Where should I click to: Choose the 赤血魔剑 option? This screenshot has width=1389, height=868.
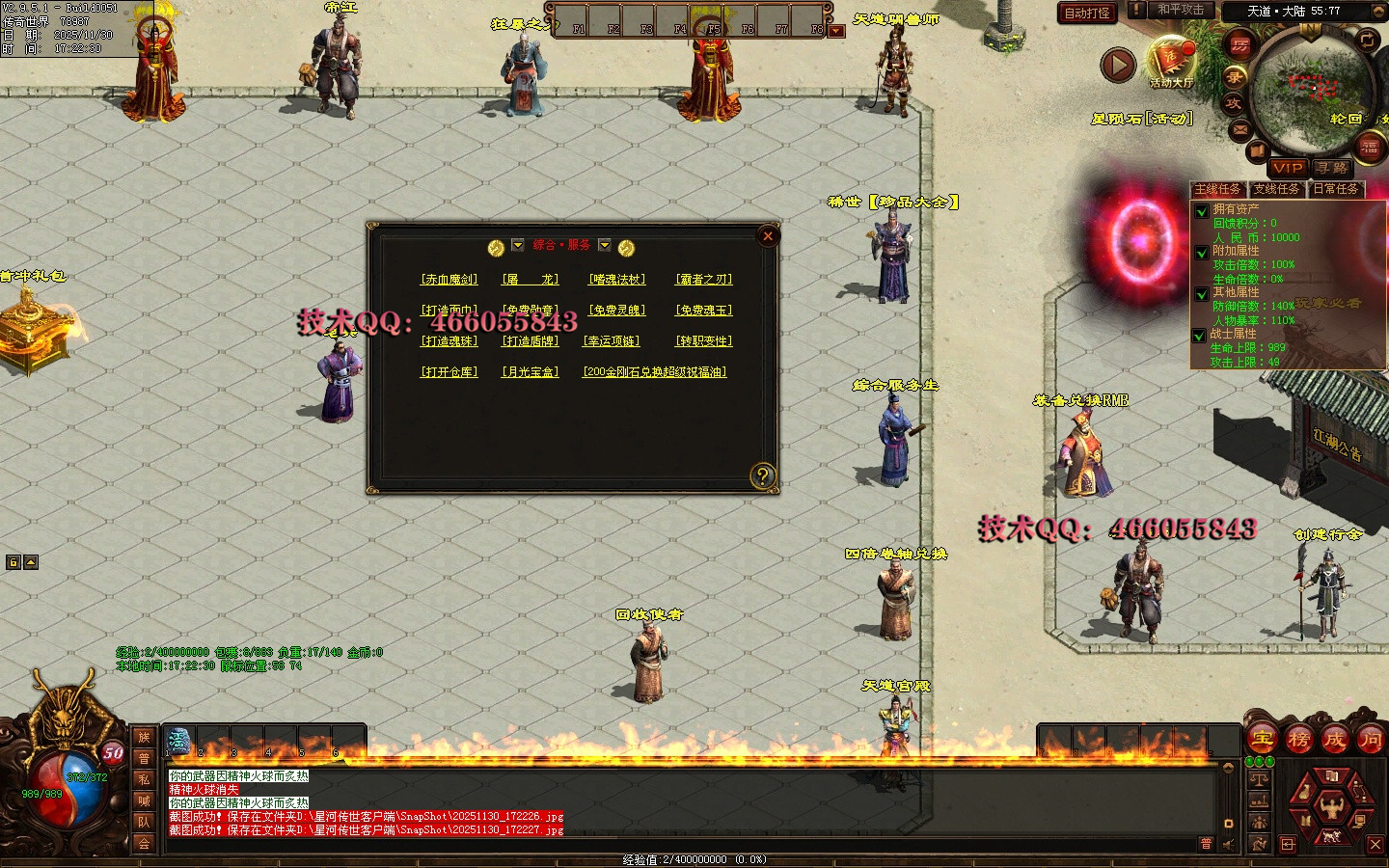pos(449,280)
